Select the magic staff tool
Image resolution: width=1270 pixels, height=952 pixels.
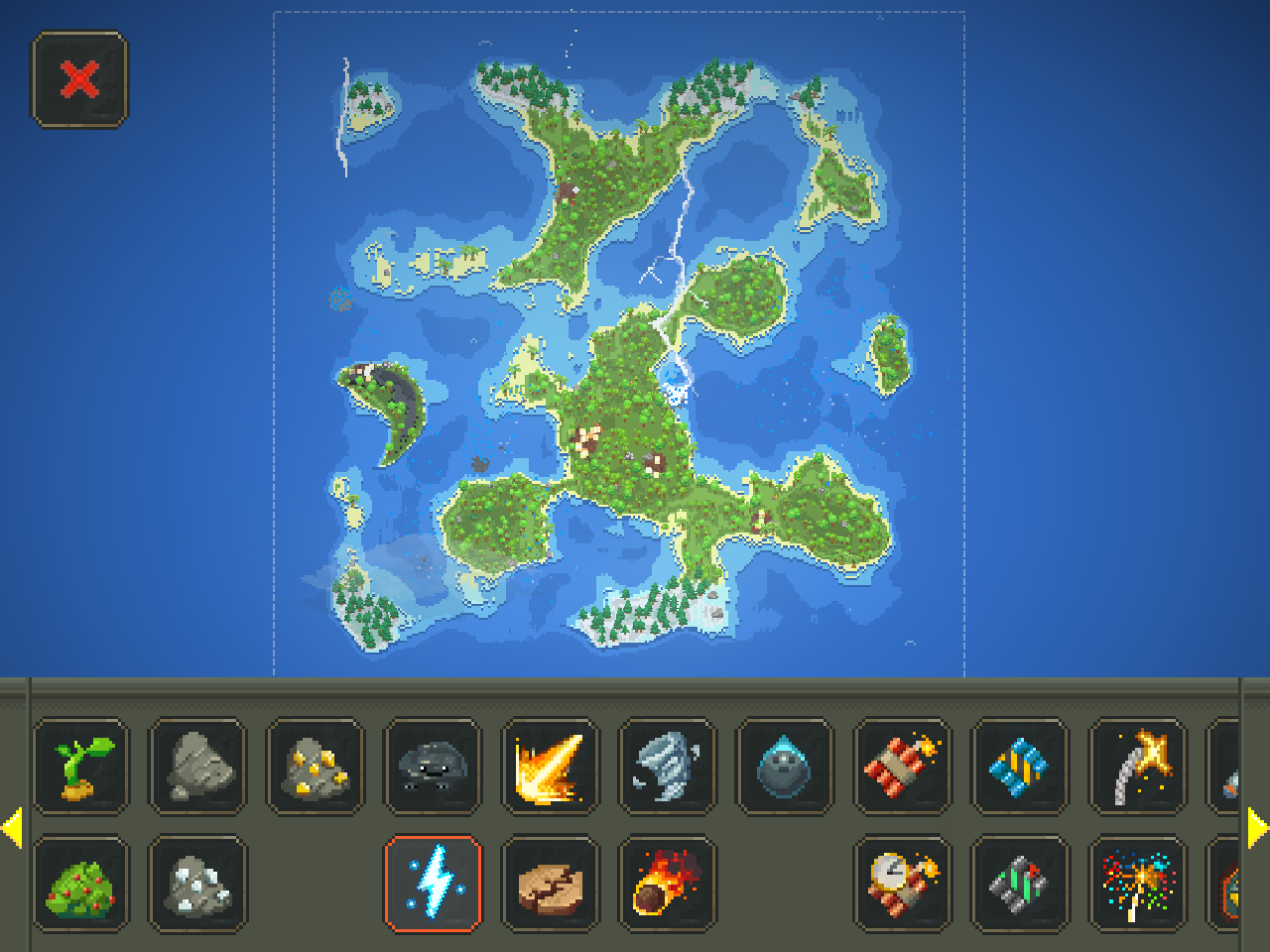point(1138,767)
